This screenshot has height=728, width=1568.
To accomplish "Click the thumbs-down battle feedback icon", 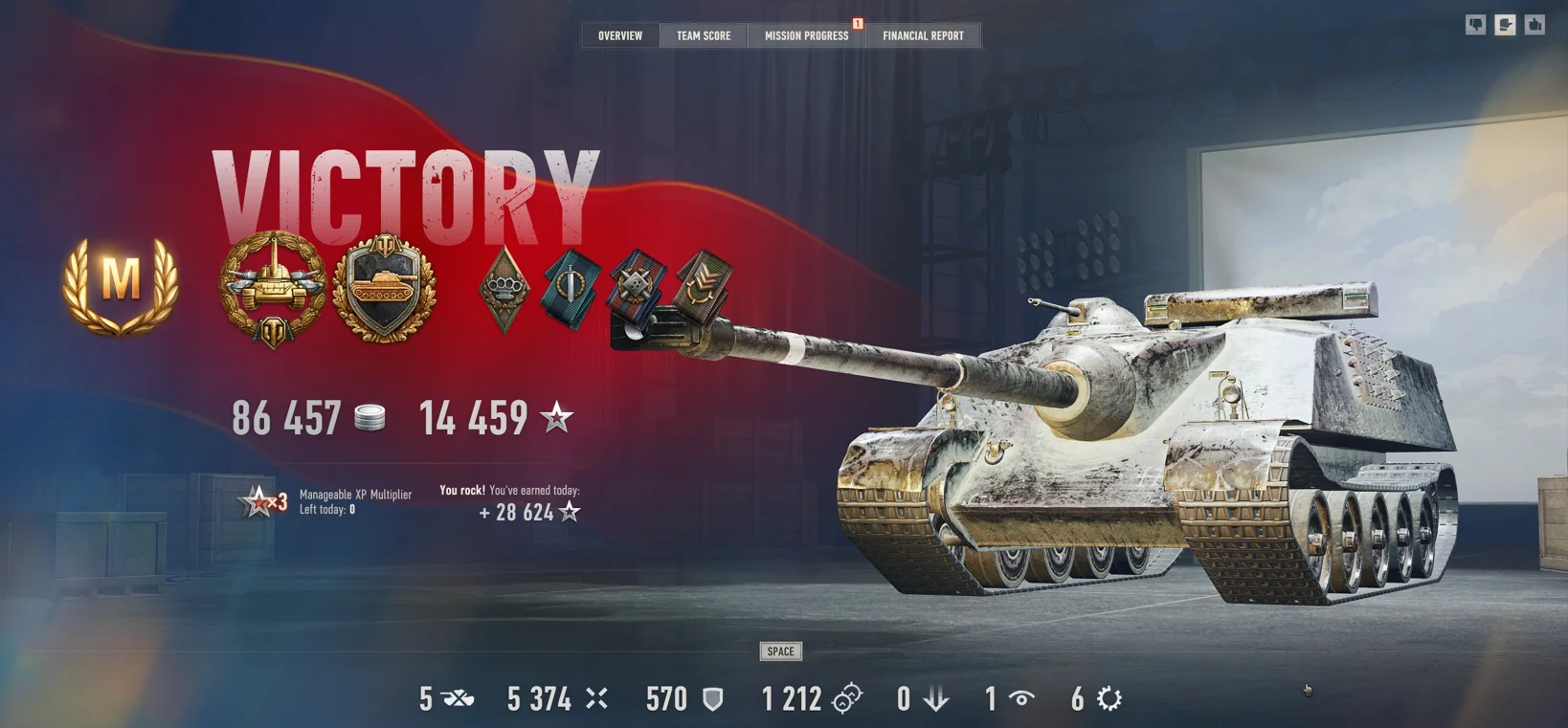I will pos(1475,24).
